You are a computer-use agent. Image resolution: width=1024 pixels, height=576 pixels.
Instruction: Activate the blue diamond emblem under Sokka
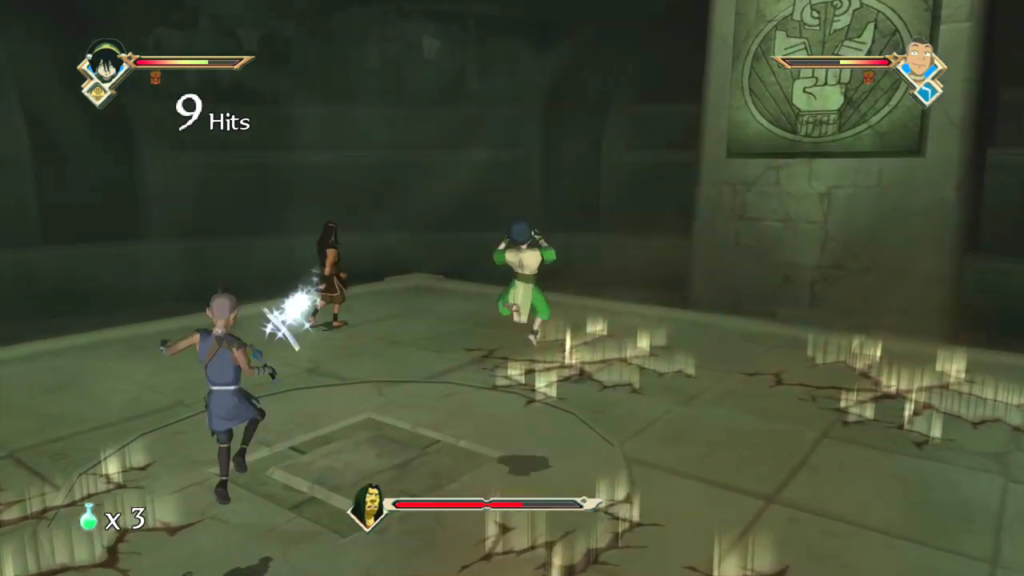(925, 92)
